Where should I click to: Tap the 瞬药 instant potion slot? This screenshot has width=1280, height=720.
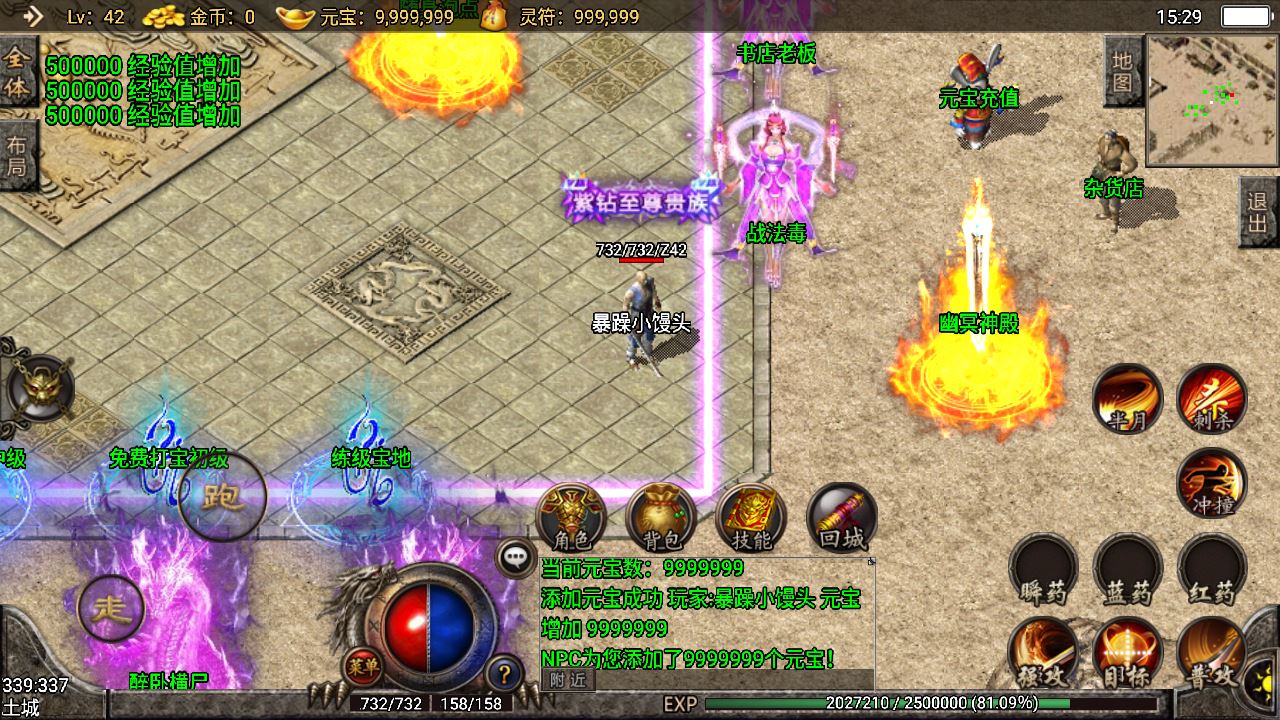[x=1043, y=570]
